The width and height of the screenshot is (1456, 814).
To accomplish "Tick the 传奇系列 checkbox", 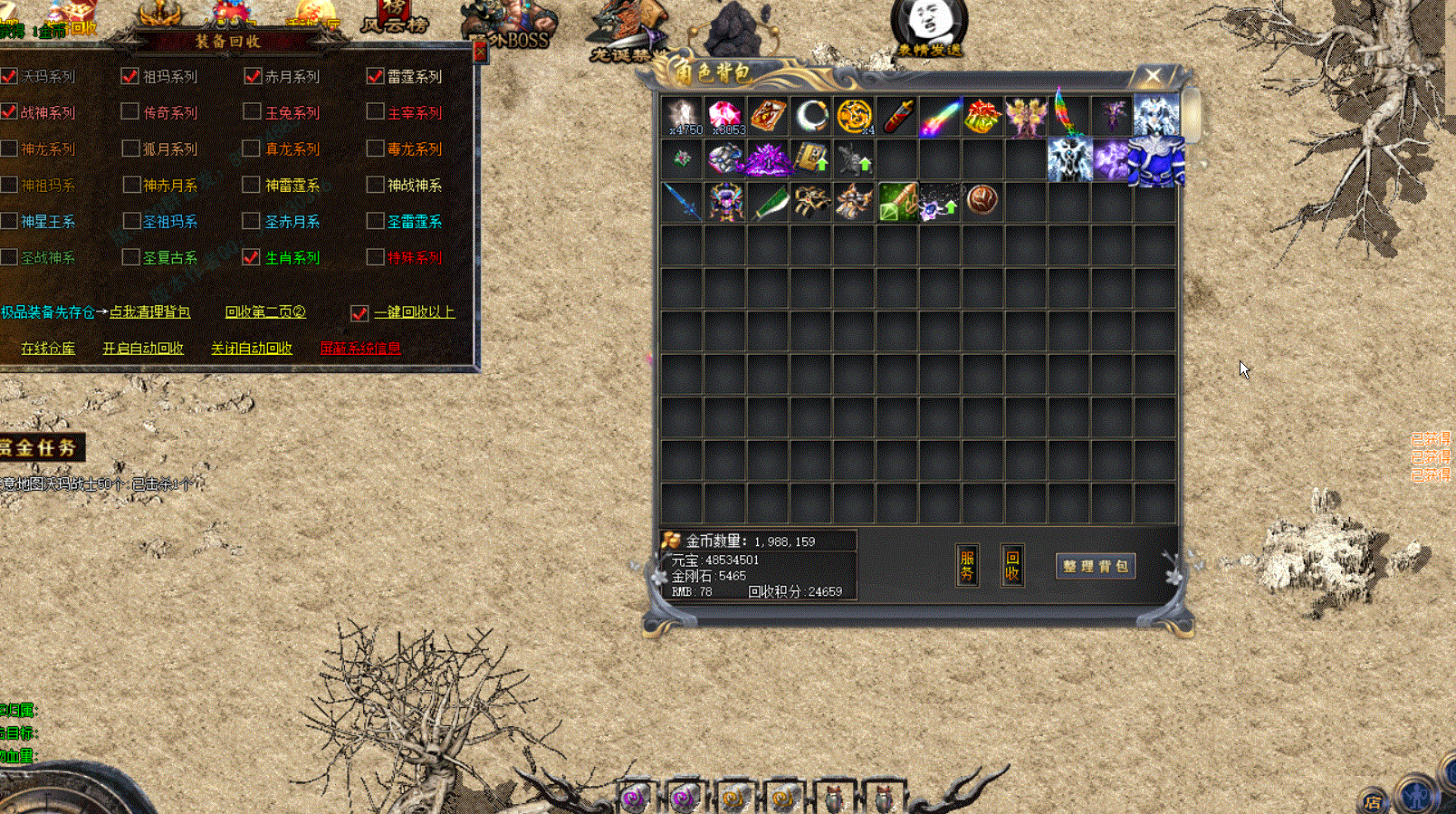I will 130,112.
